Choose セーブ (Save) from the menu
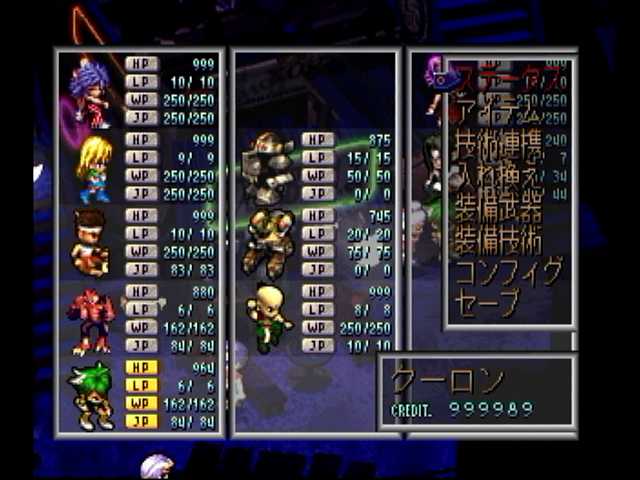Viewport: 640px width, 480px height. 488,300
